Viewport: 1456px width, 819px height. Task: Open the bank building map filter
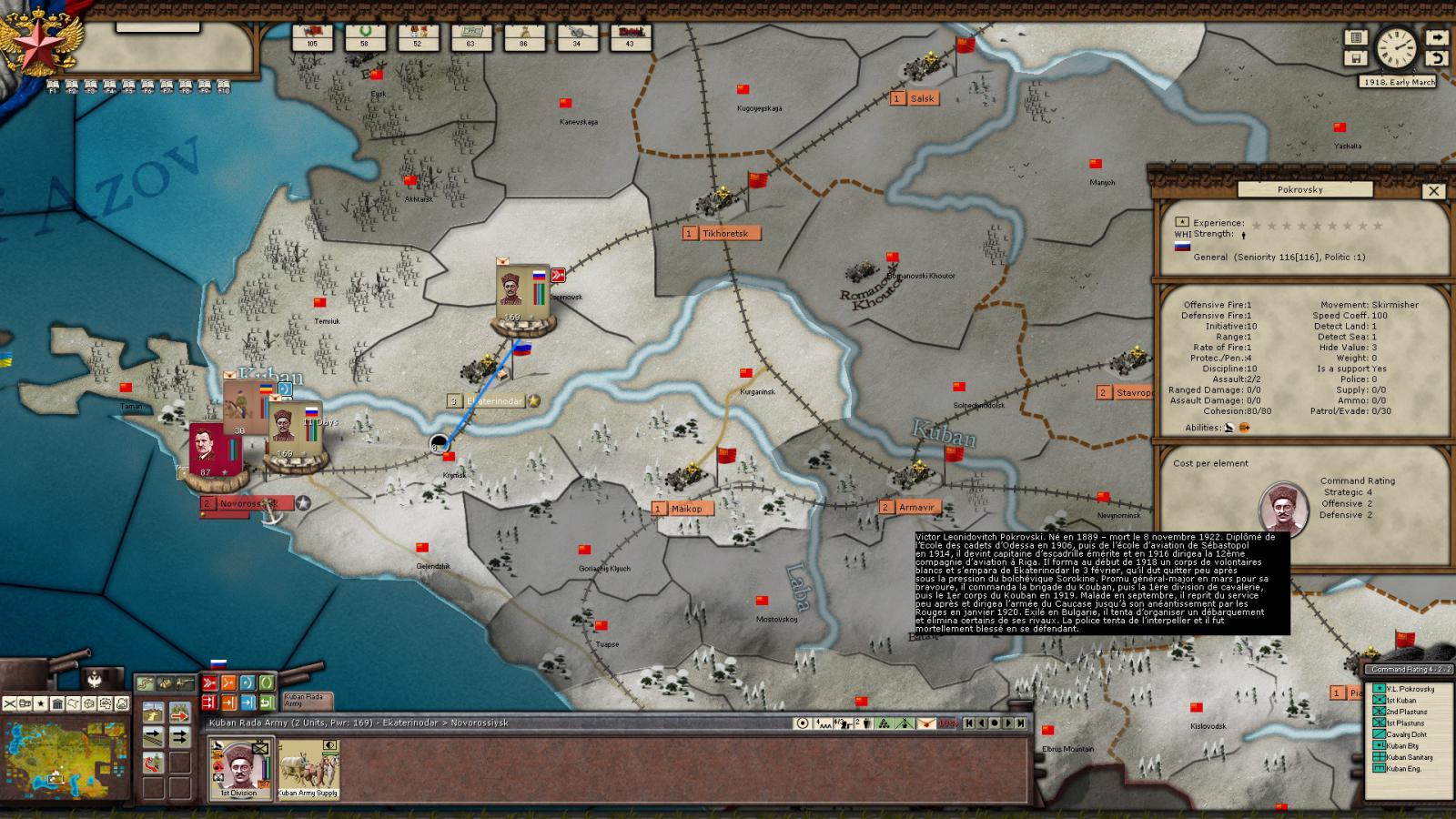(57, 703)
